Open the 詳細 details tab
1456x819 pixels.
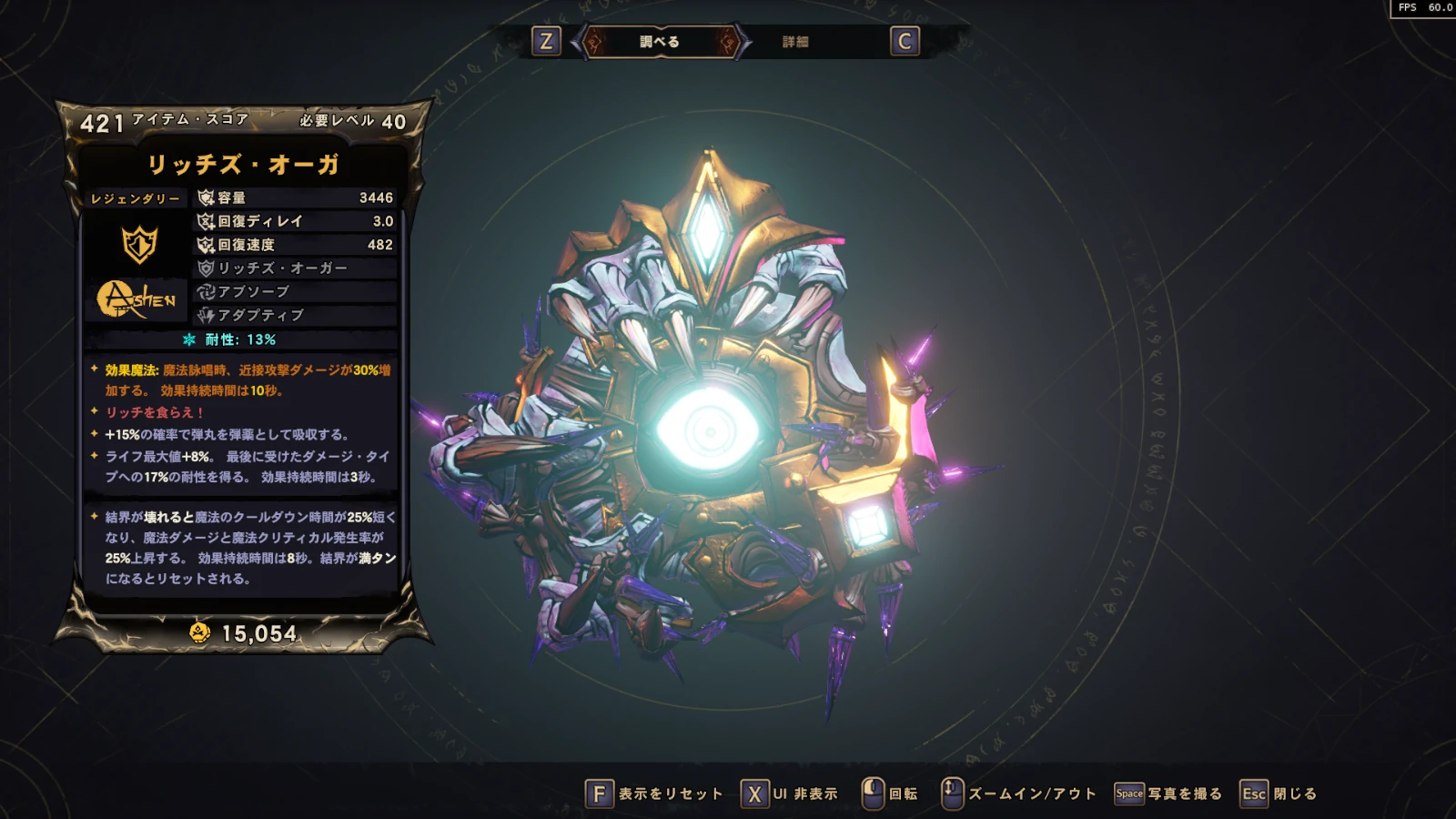click(x=795, y=42)
